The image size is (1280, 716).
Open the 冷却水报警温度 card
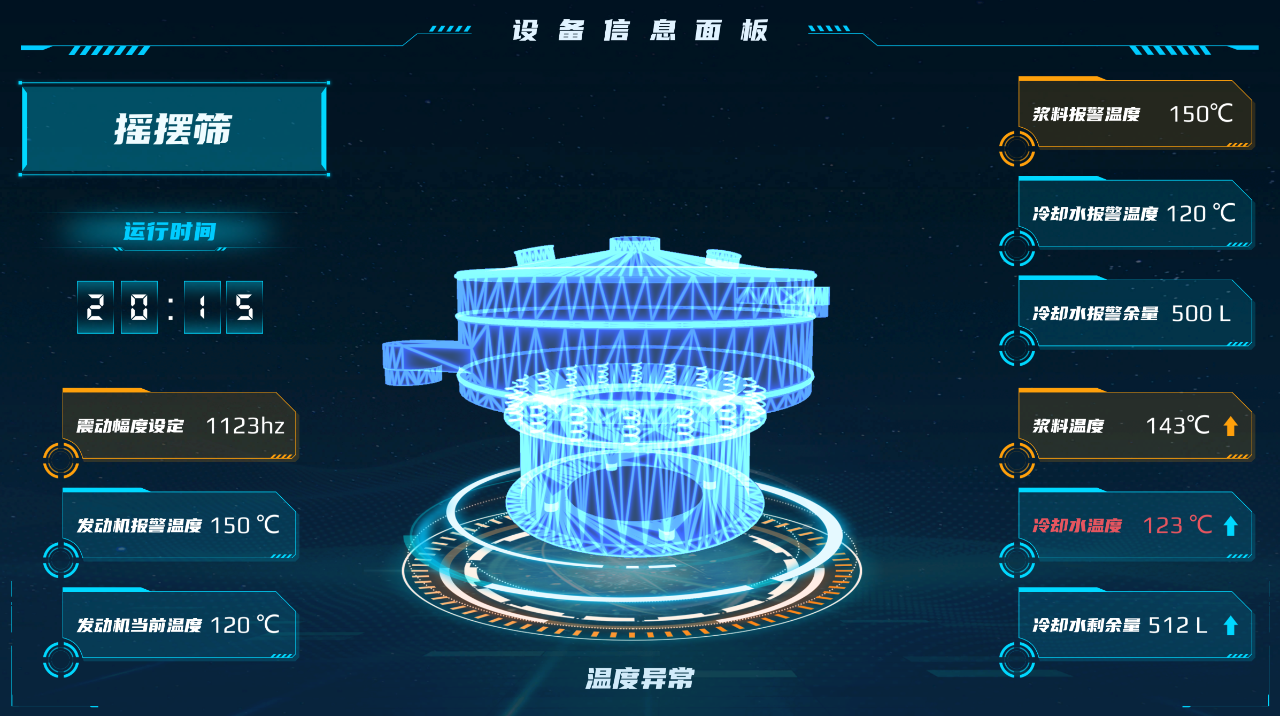[1135, 213]
